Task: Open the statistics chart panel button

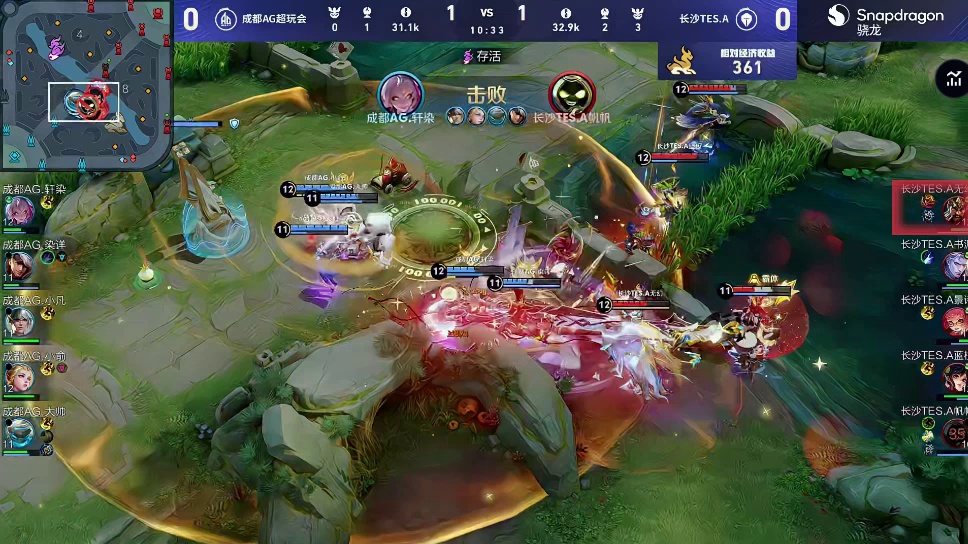Action: click(949, 79)
